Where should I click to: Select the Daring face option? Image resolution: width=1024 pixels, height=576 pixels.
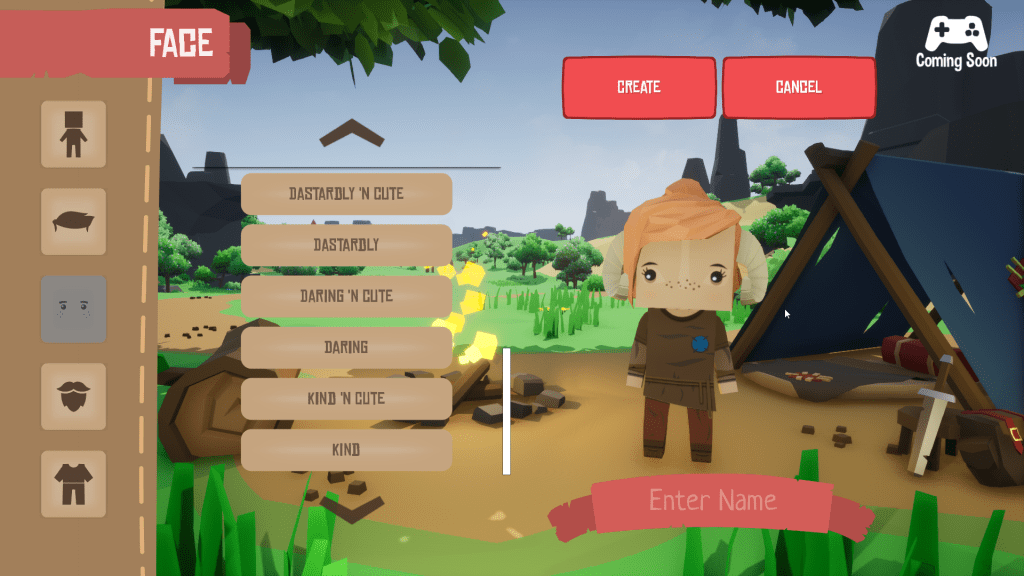point(346,348)
